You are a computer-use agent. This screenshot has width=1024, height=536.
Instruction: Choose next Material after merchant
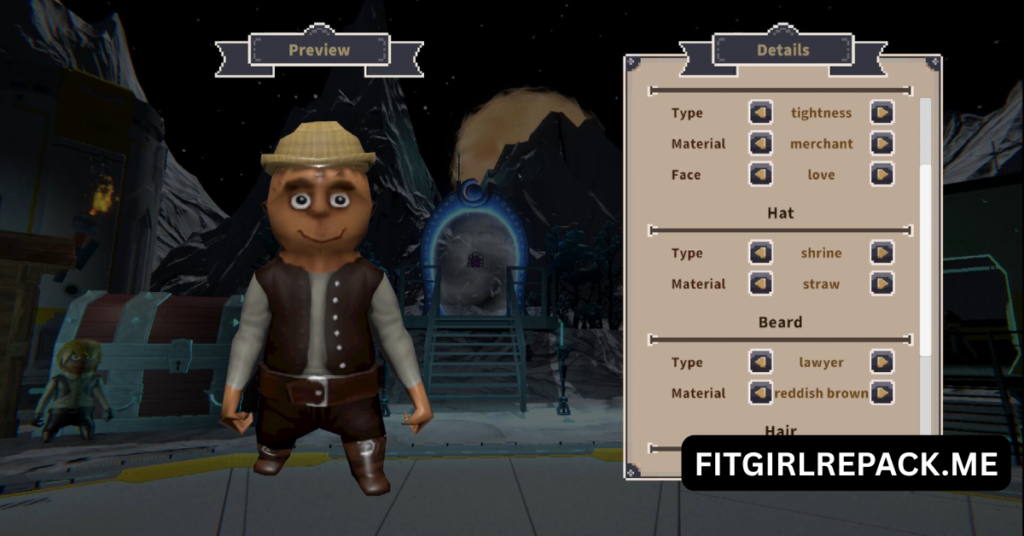pyautogui.click(x=881, y=144)
